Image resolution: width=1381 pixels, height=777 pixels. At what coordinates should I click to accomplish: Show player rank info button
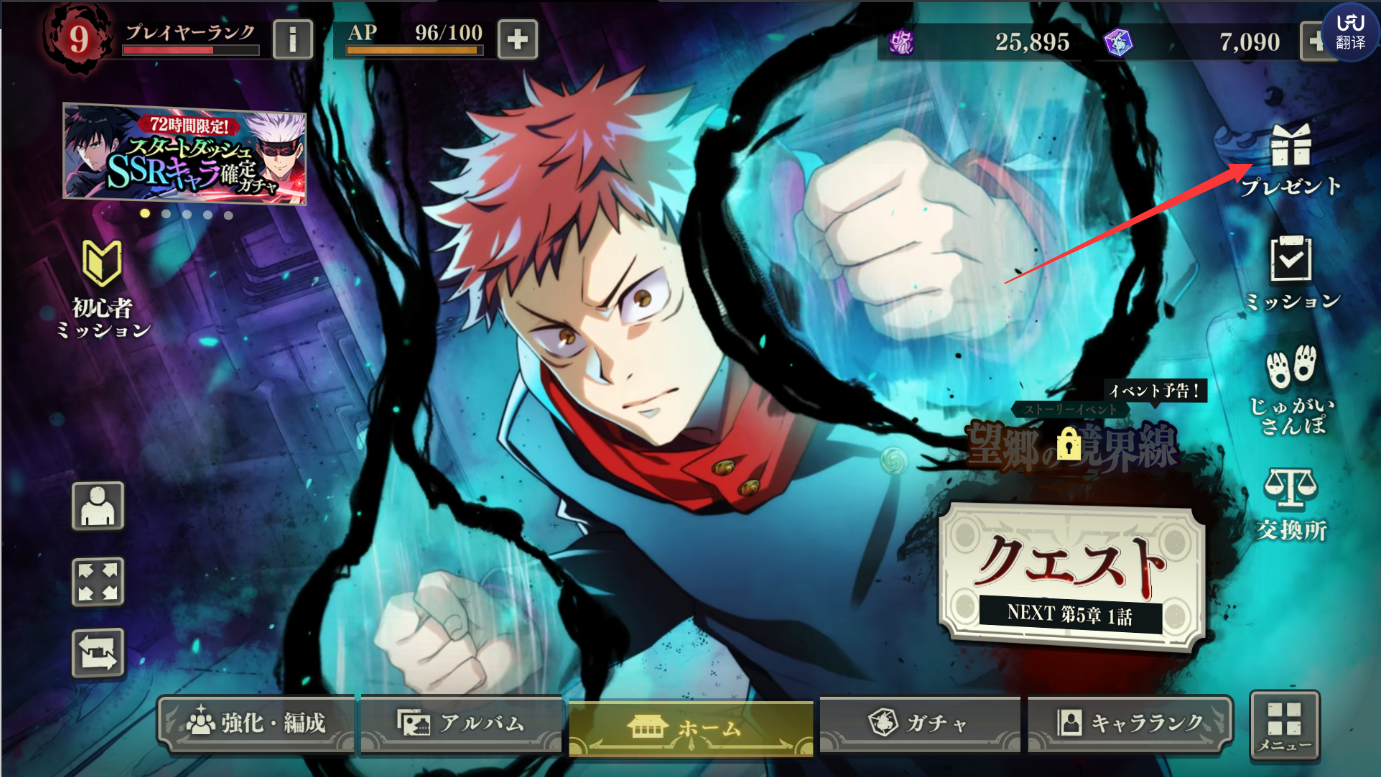click(293, 40)
